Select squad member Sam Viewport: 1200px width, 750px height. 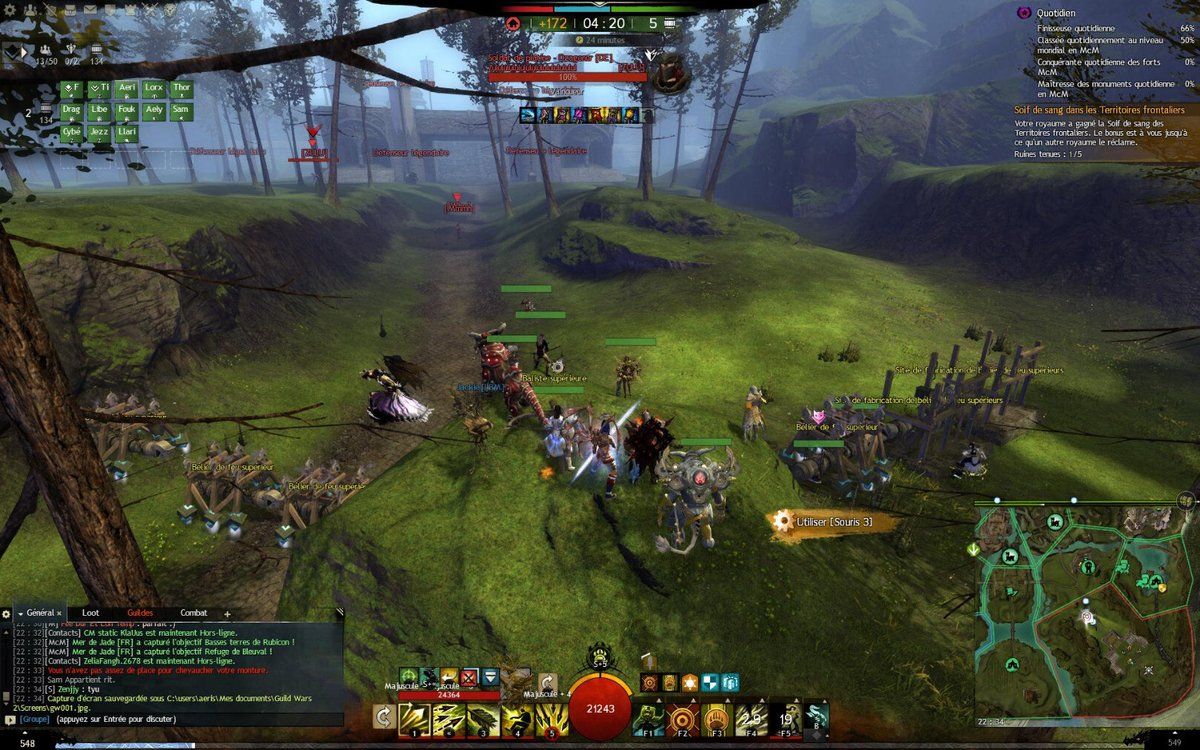tap(181, 109)
